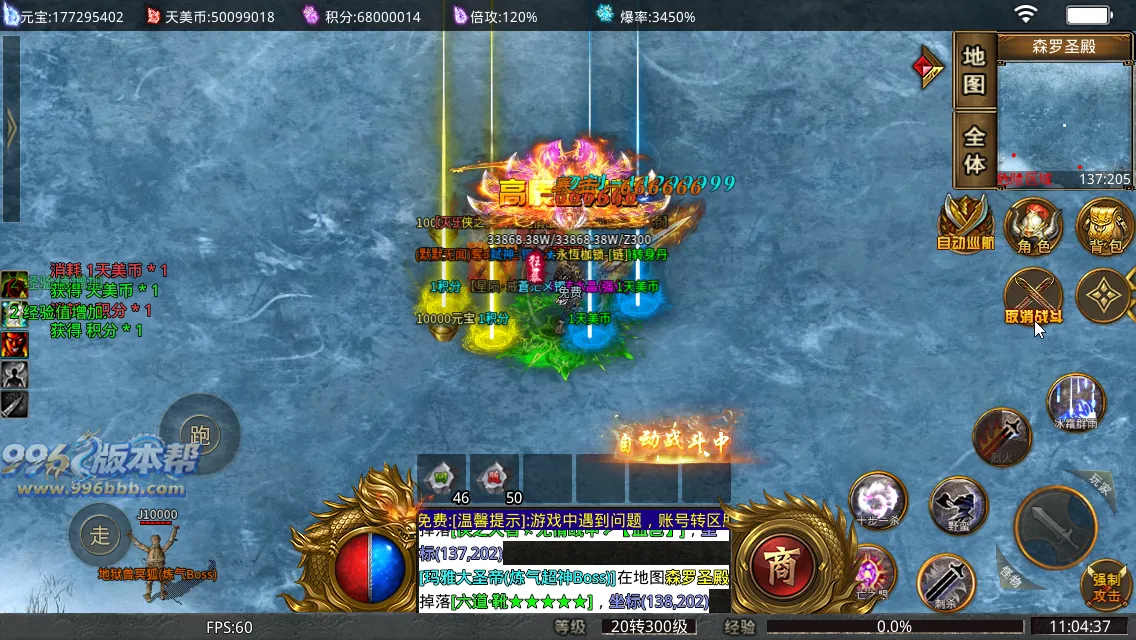
Task: Switch movement to 走 walk mode
Action: 100,535
